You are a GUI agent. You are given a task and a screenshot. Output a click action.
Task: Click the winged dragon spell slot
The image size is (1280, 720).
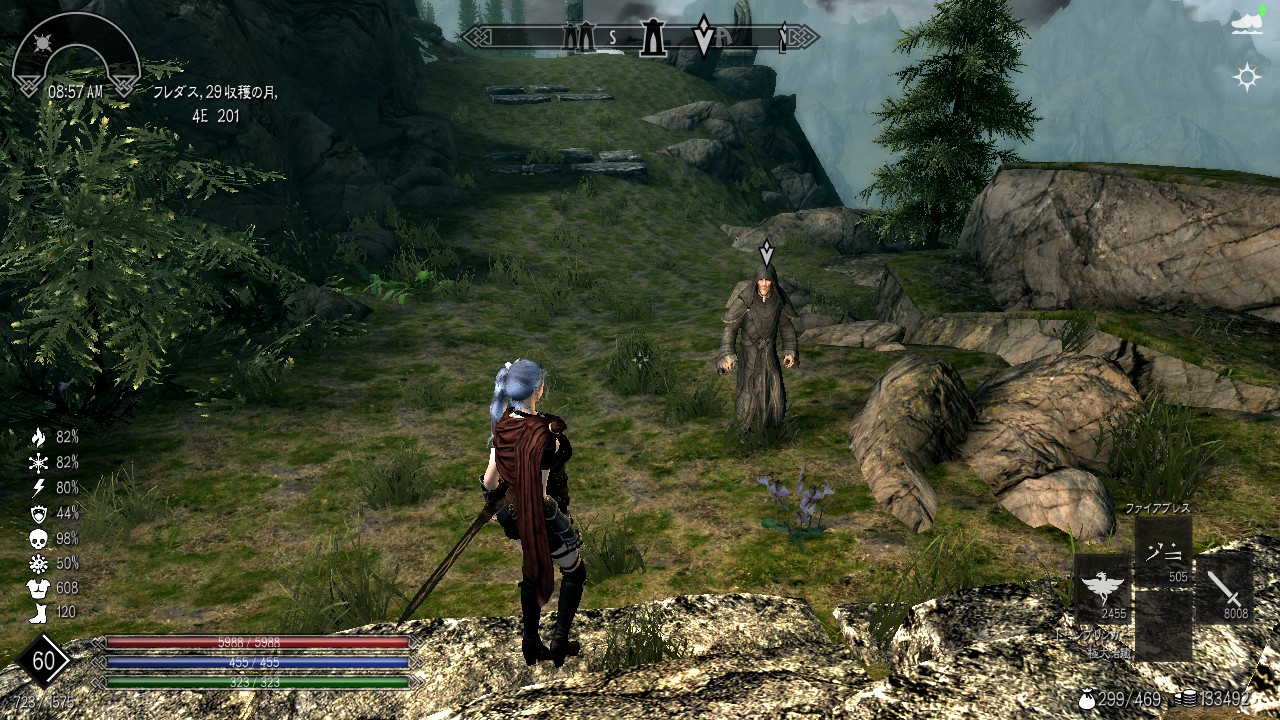(x=1103, y=588)
